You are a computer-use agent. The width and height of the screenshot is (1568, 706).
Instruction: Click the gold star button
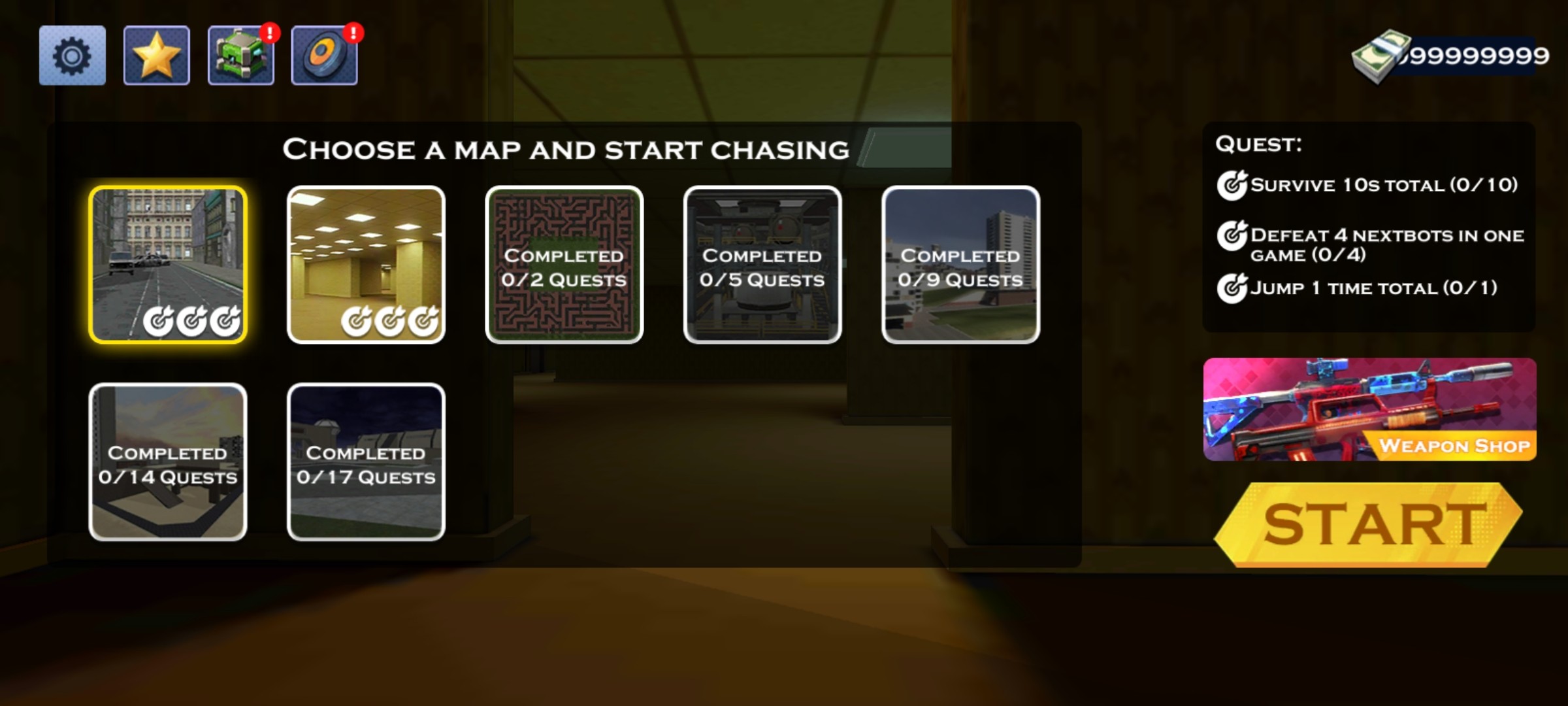click(x=156, y=56)
